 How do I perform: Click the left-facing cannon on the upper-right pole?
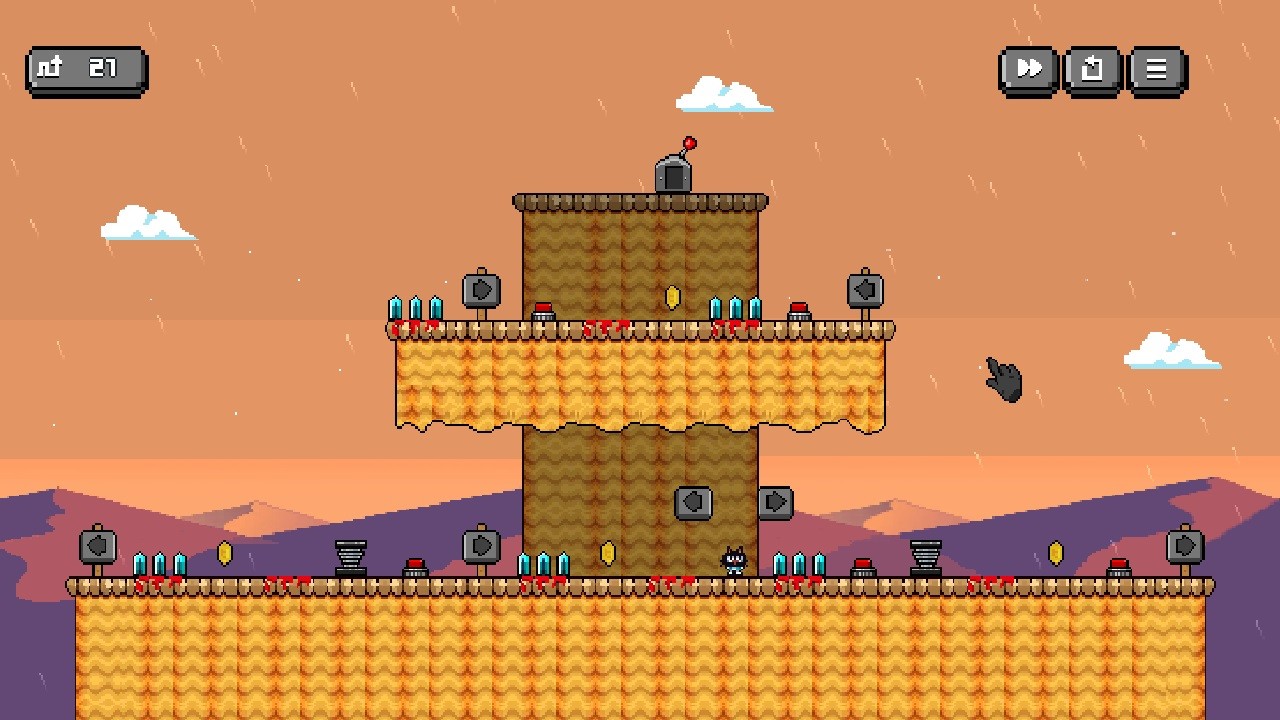(864, 289)
